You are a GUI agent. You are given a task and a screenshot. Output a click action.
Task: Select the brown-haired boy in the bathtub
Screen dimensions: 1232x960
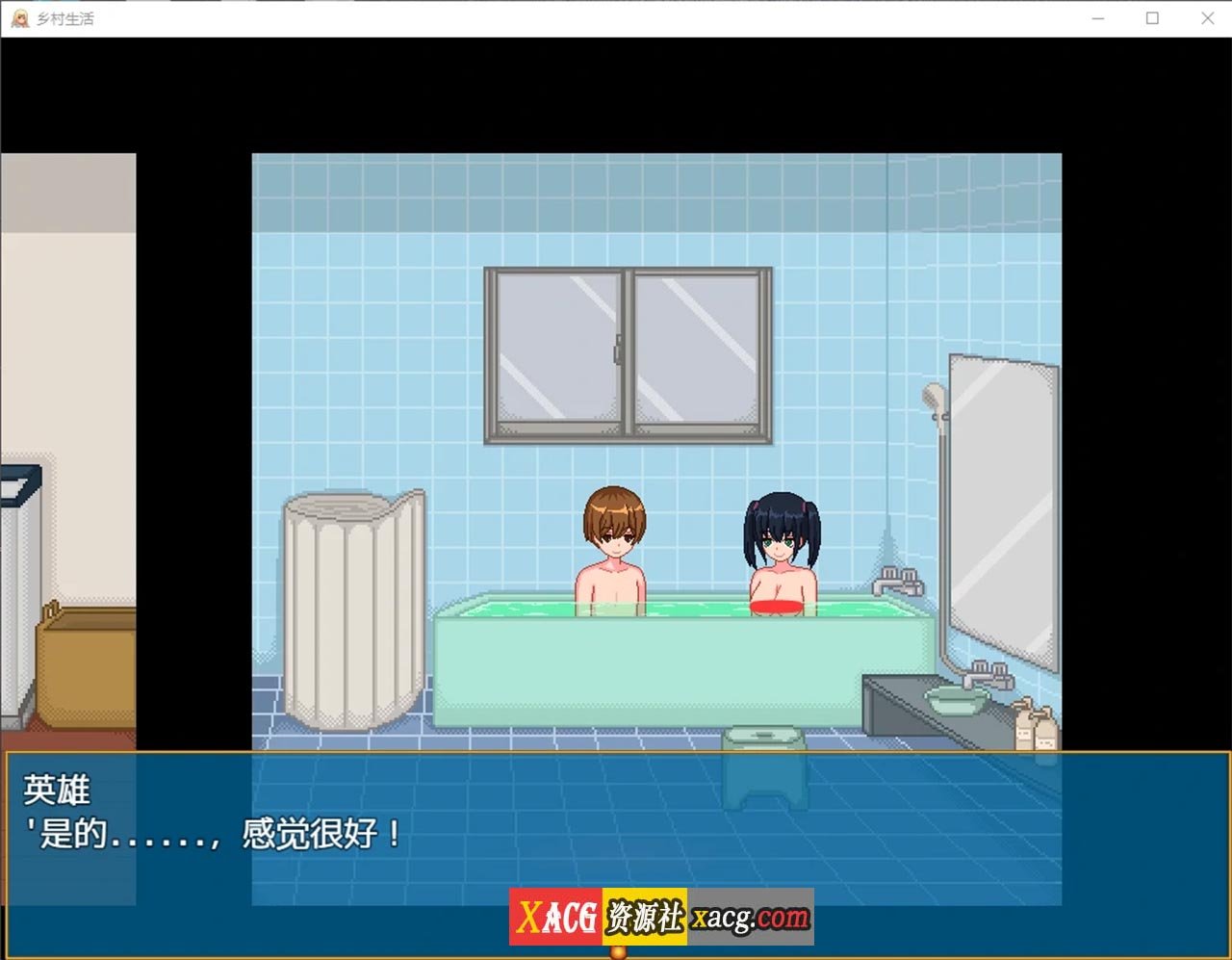click(x=613, y=544)
